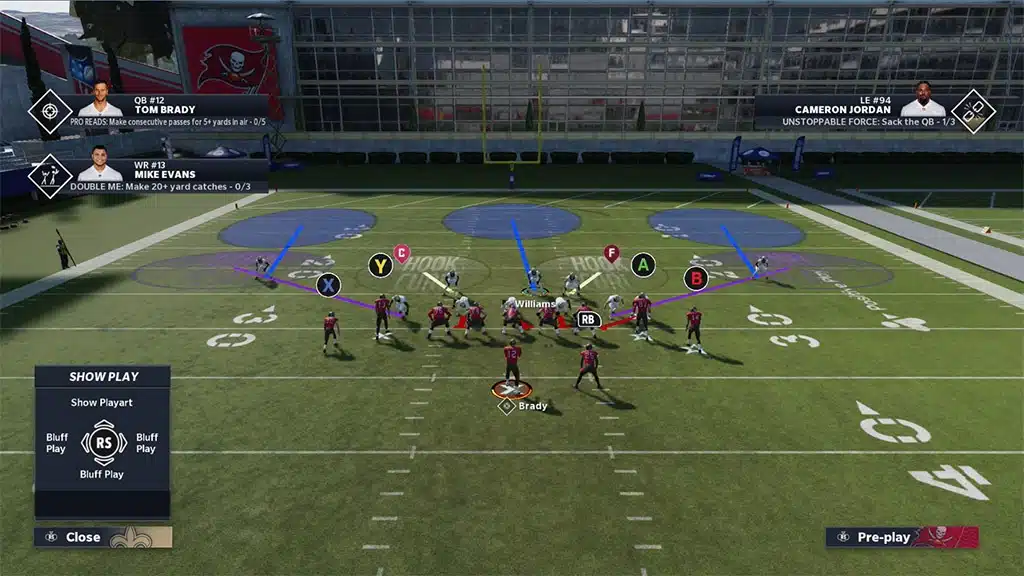
Task: Click the ability icon beside Mike Evans
Action: click(x=49, y=175)
